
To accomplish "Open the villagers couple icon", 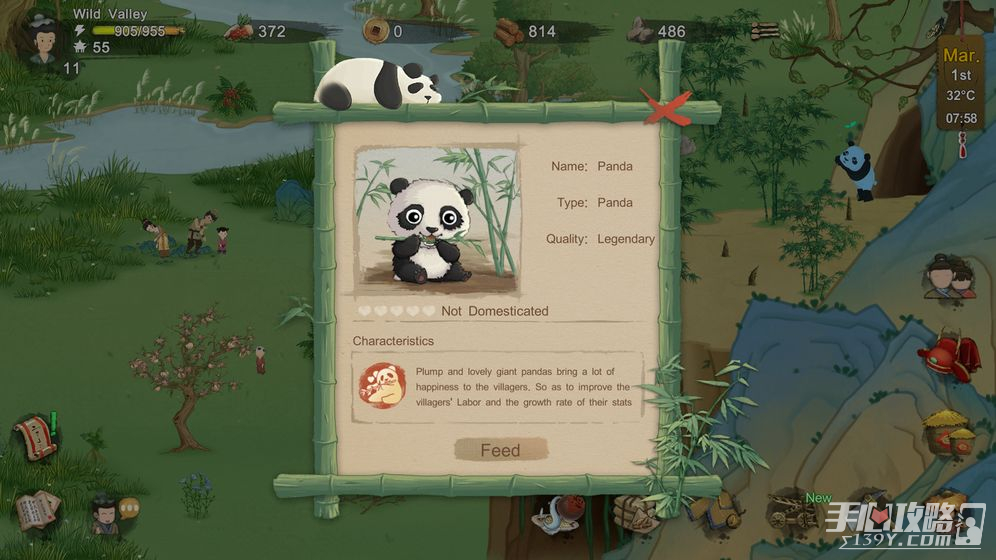I will click(949, 276).
